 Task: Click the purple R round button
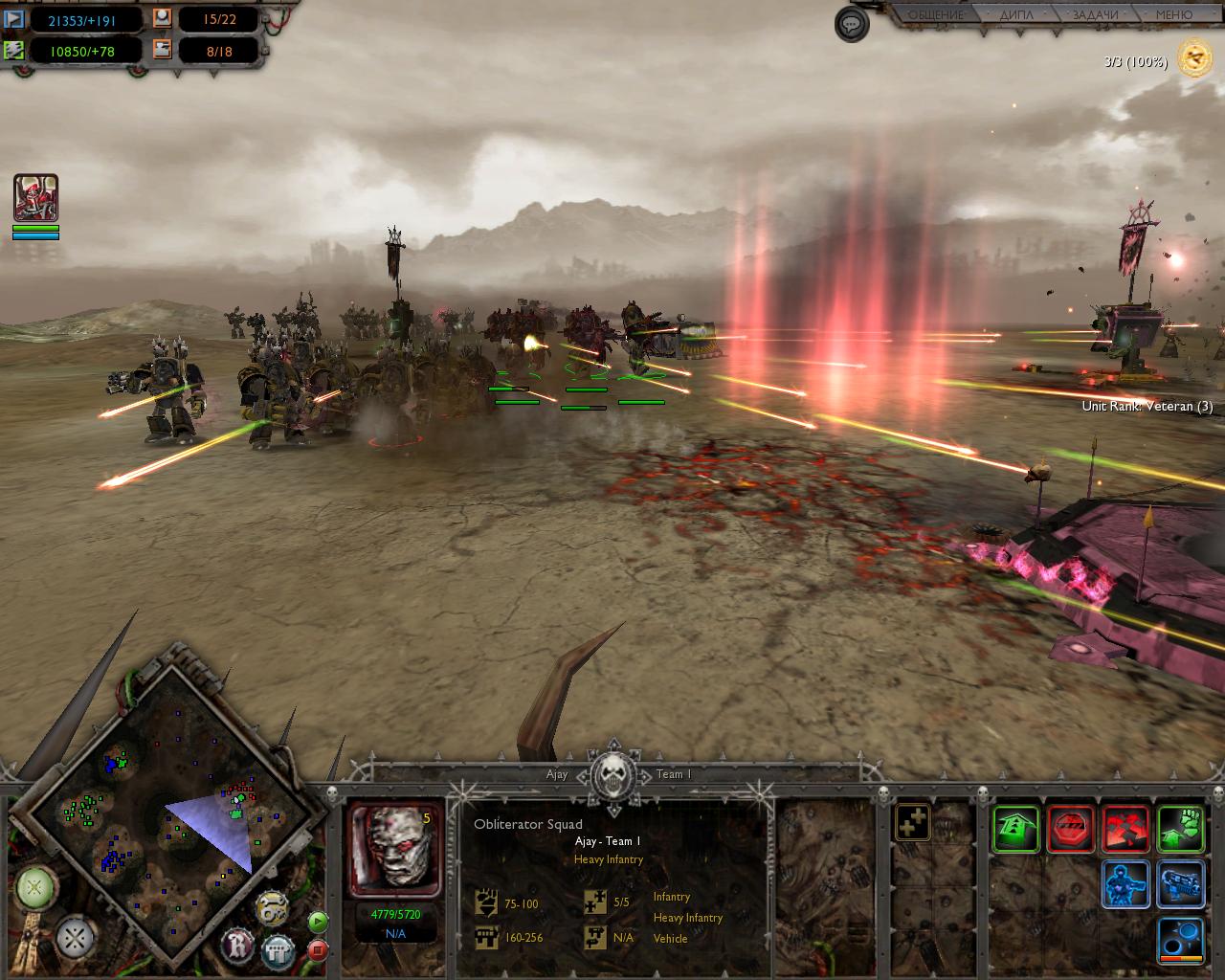238,947
